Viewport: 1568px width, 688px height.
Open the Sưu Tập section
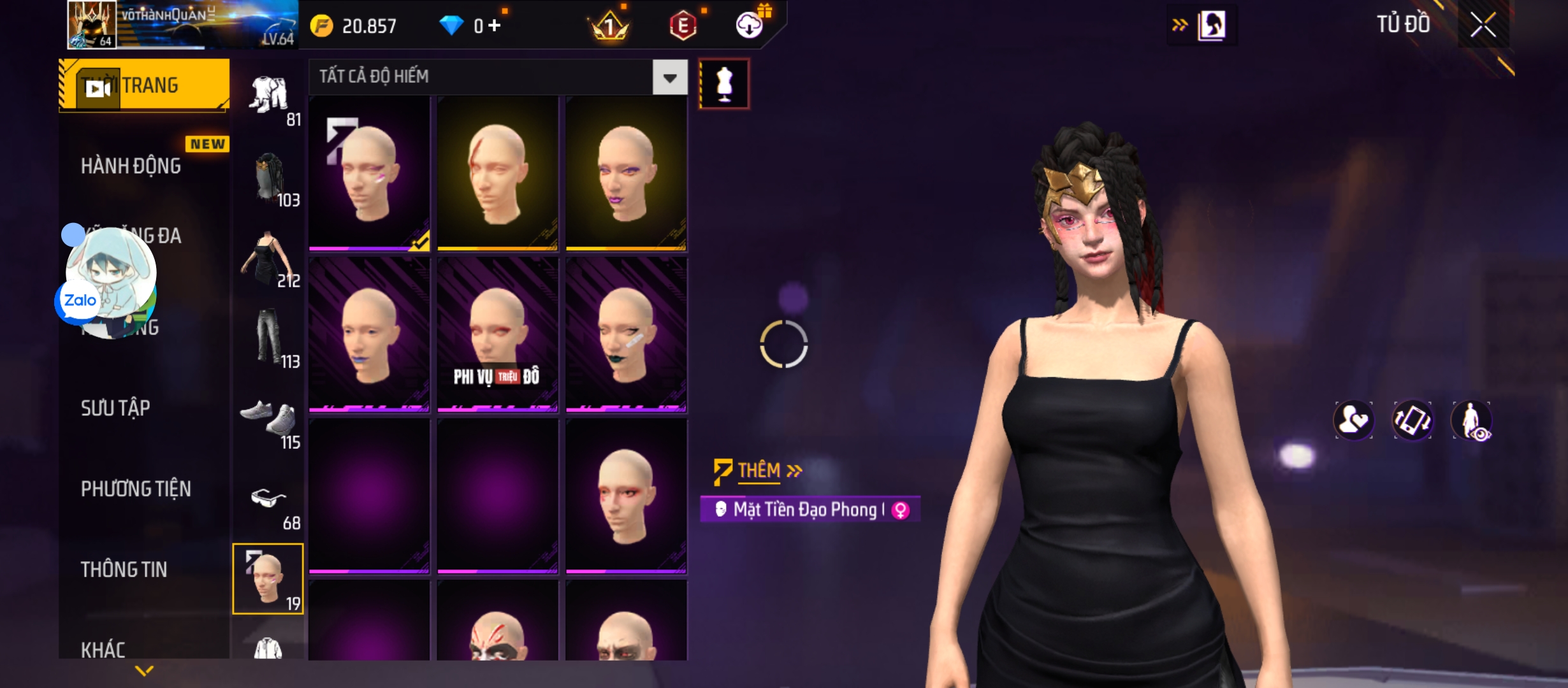click(115, 408)
